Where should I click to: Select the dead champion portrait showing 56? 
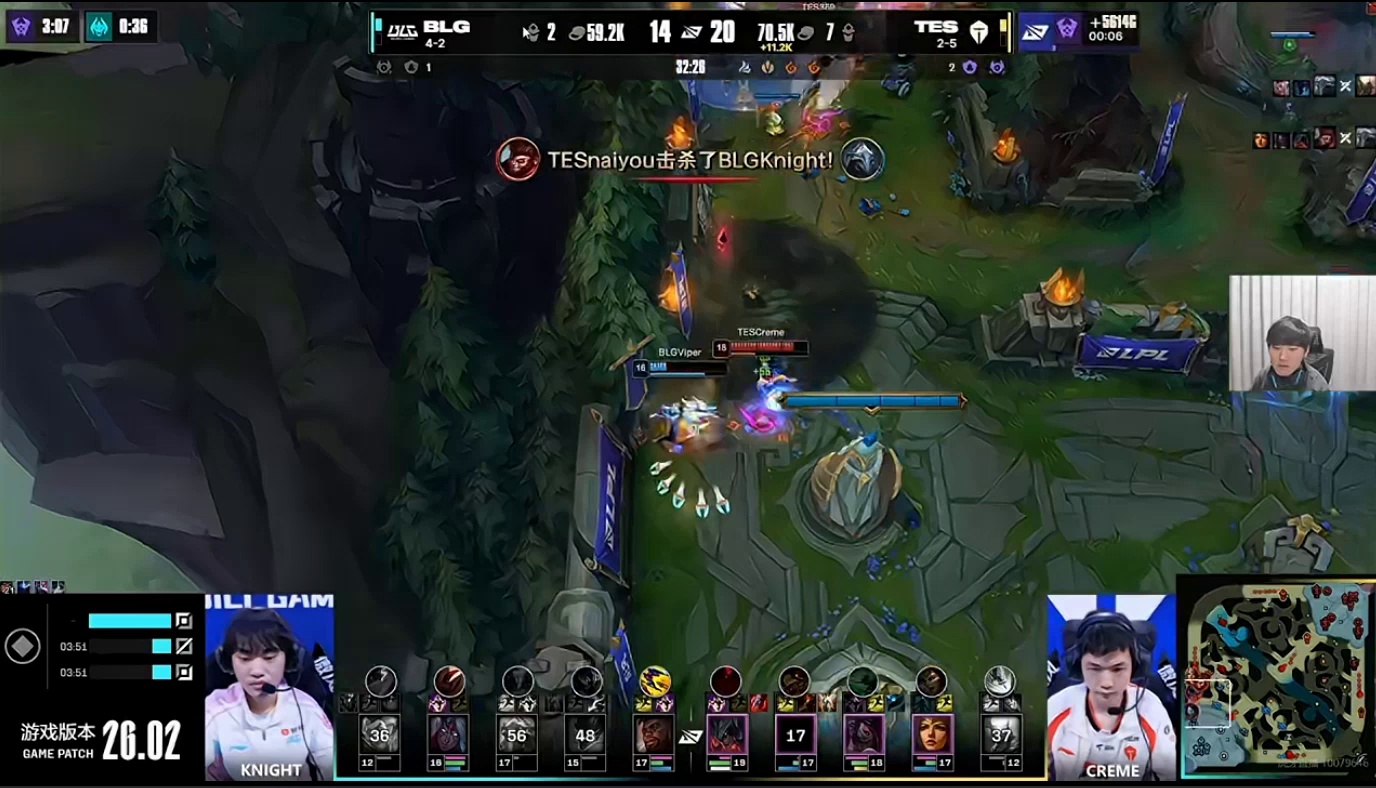517,735
